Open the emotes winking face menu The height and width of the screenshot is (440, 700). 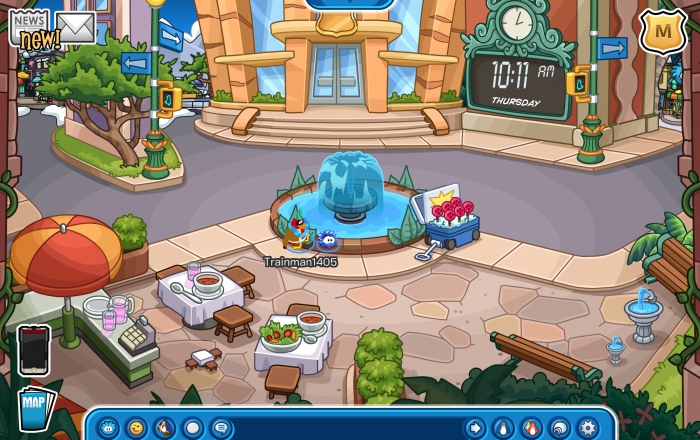pyautogui.click(x=136, y=427)
